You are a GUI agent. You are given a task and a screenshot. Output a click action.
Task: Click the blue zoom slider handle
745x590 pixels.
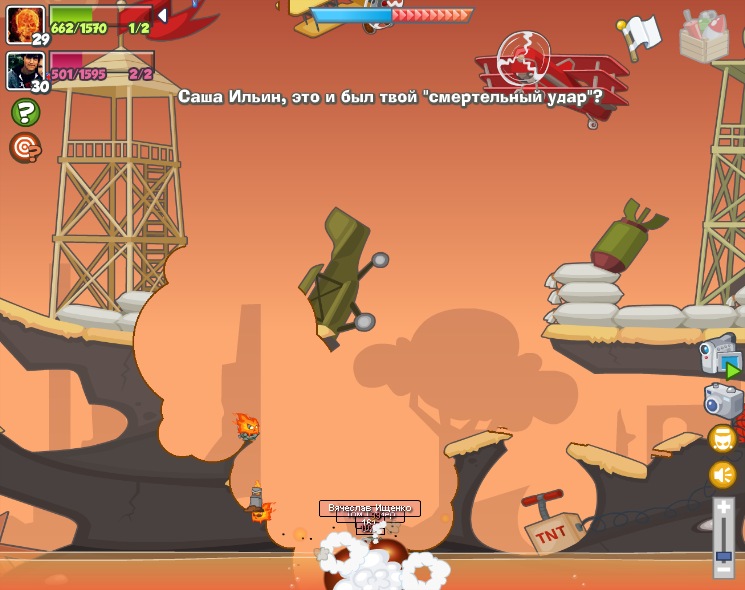click(724, 555)
